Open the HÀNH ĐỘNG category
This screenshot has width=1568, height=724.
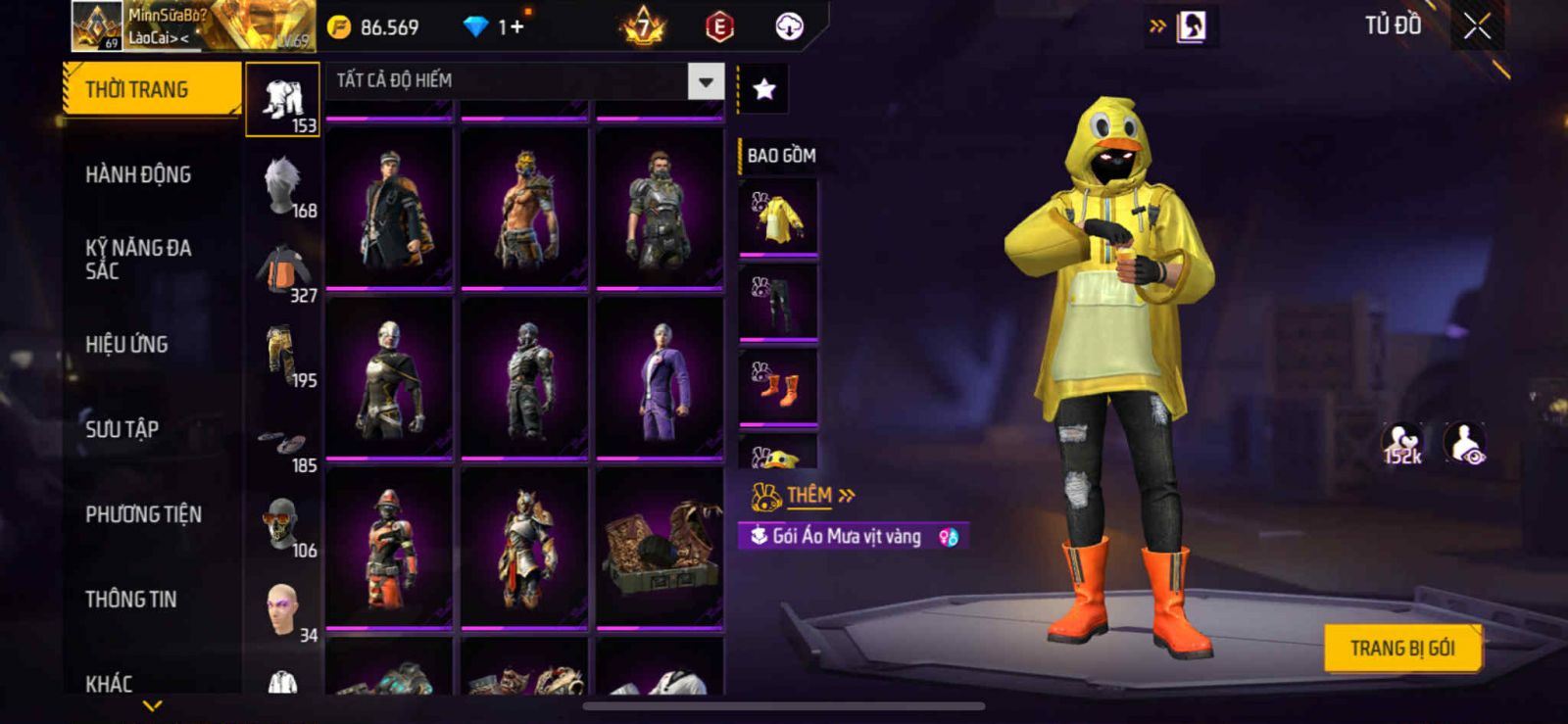coord(138,175)
